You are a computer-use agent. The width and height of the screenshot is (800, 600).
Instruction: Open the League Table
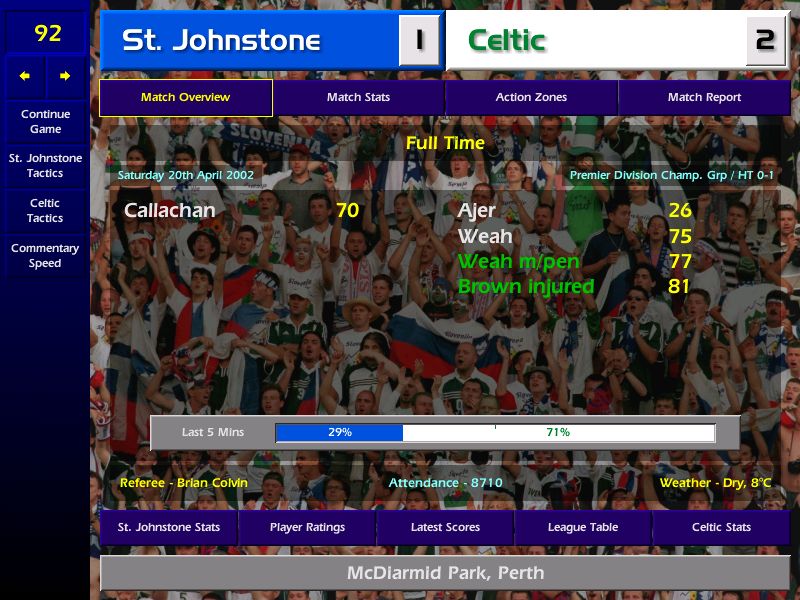click(583, 527)
